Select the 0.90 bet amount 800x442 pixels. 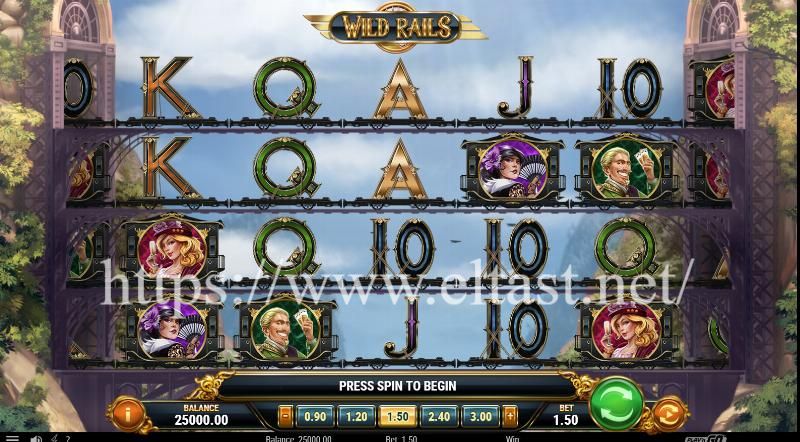pyautogui.click(x=315, y=416)
